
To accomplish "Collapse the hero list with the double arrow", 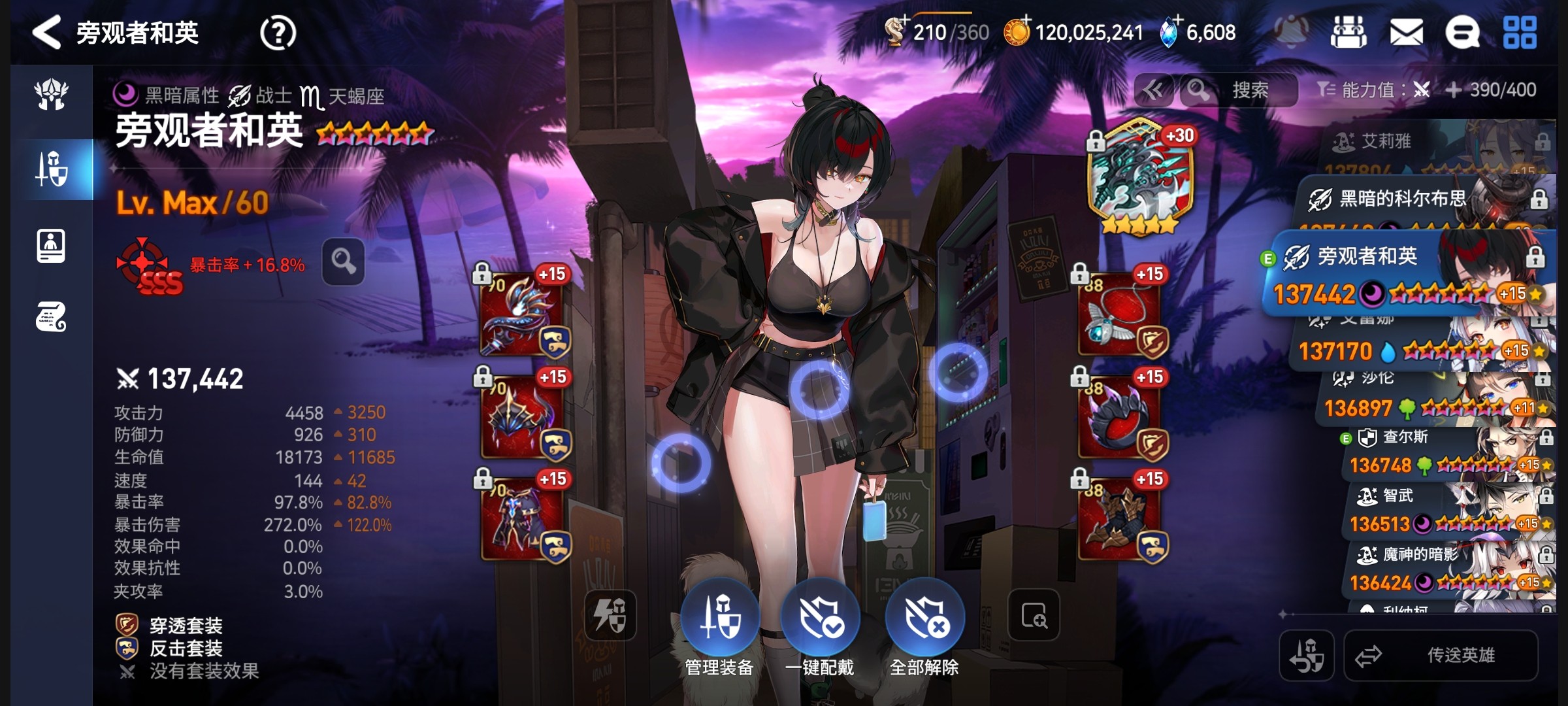I will point(1153,90).
